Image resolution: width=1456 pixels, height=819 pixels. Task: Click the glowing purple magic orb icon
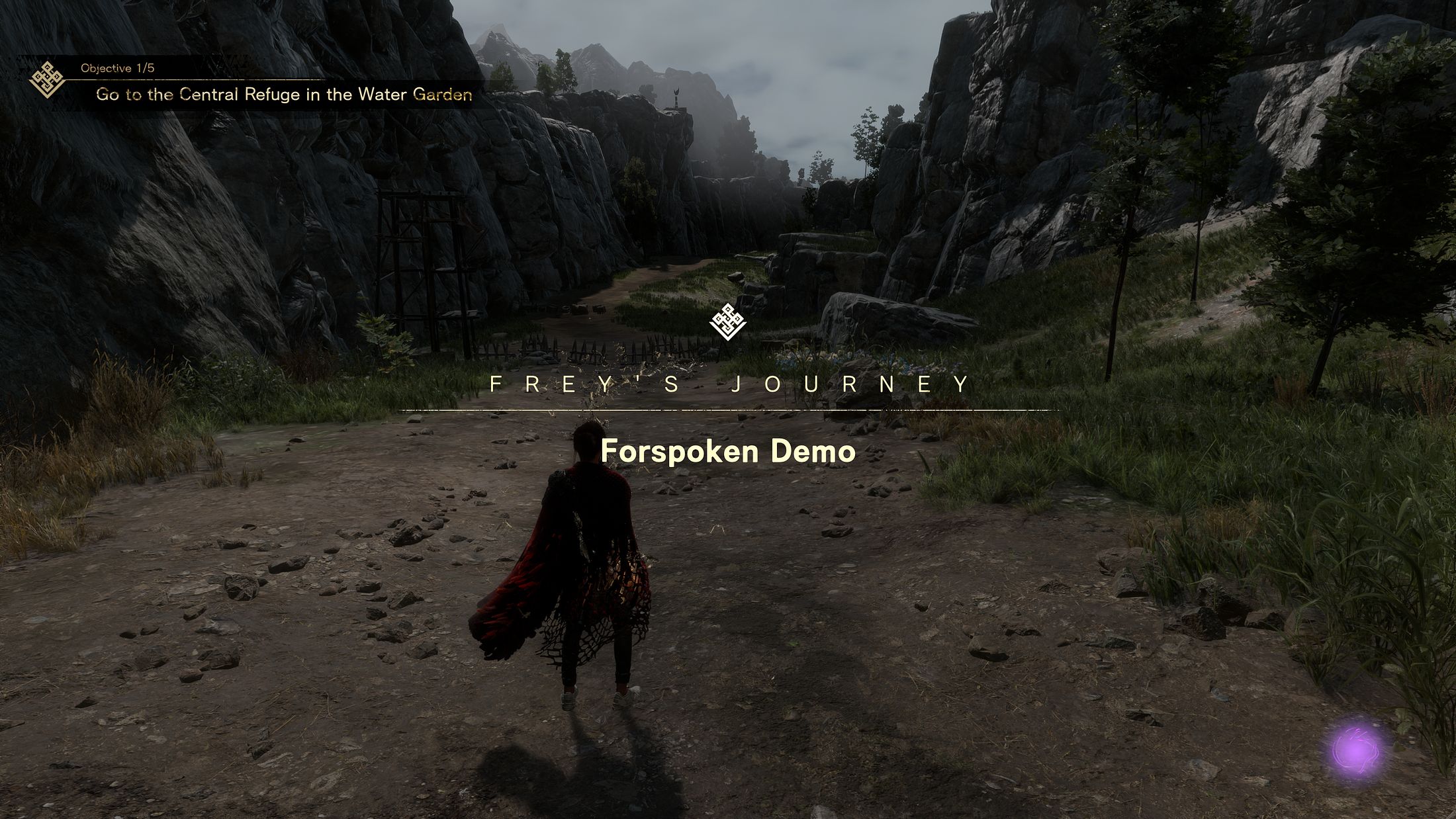[x=1356, y=752]
